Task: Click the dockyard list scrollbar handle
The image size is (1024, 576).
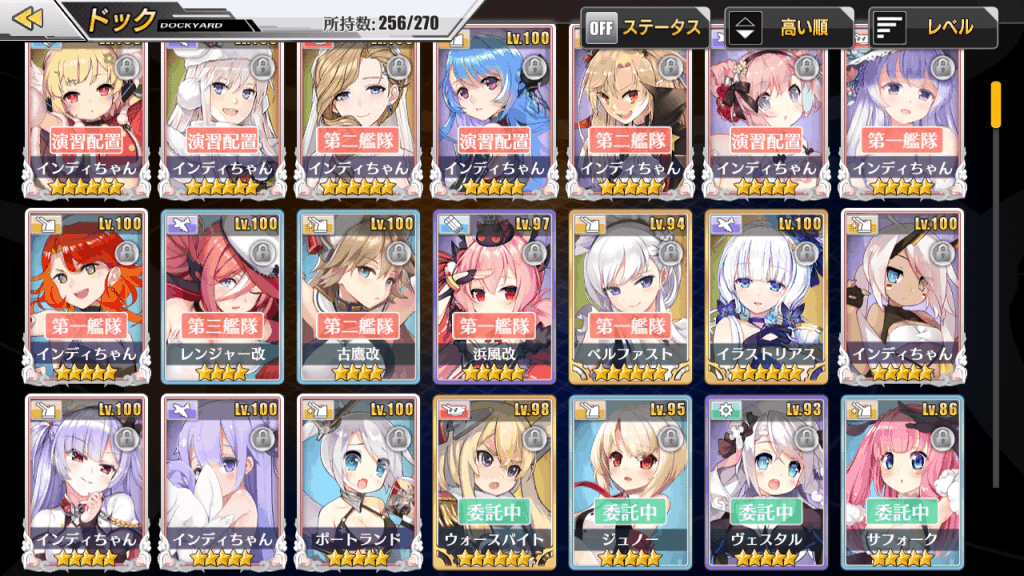Action: pyautogui.click(x=996, y=104)
